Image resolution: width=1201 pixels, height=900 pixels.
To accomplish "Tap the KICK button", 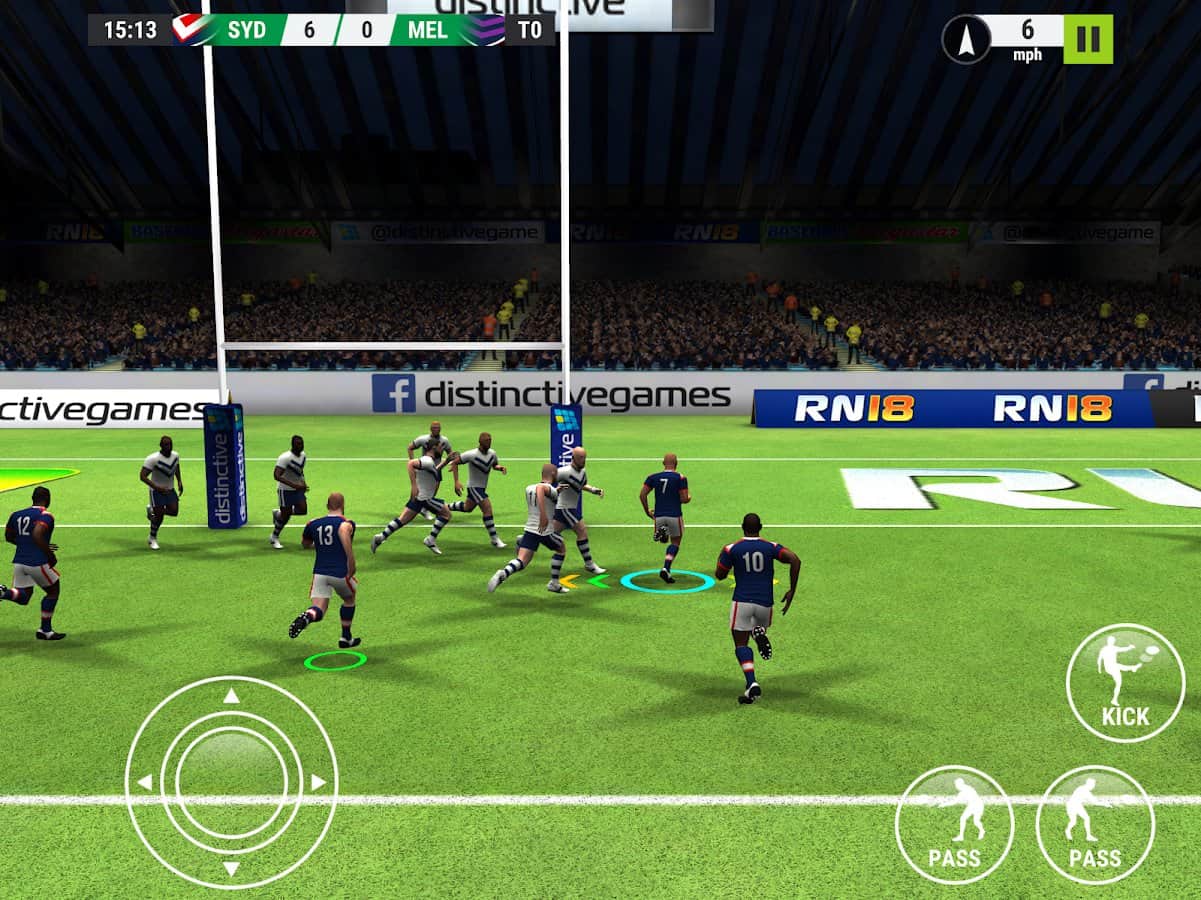I will point(1125,683).
